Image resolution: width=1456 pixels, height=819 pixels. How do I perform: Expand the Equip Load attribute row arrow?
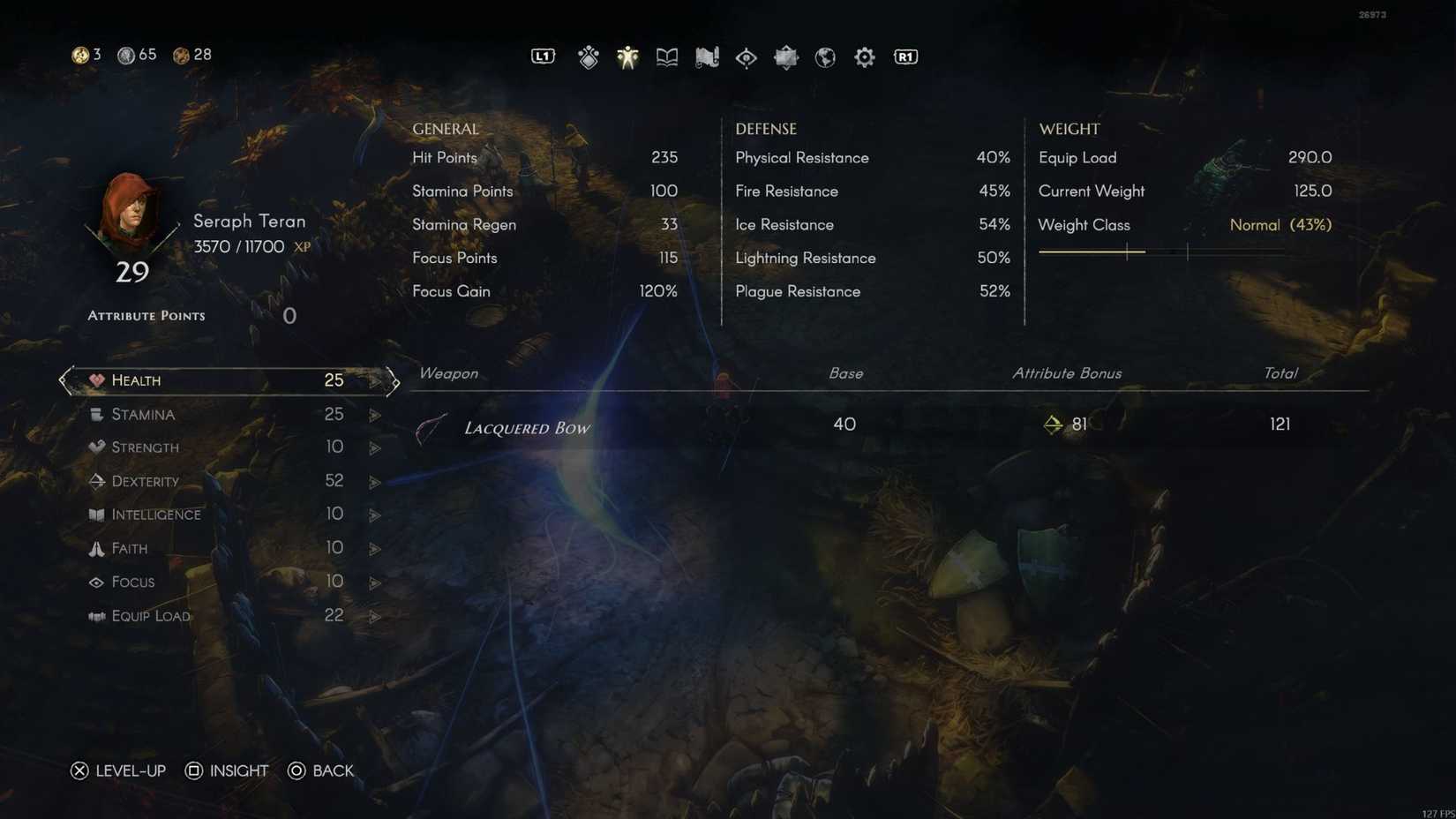pos(375,616)
